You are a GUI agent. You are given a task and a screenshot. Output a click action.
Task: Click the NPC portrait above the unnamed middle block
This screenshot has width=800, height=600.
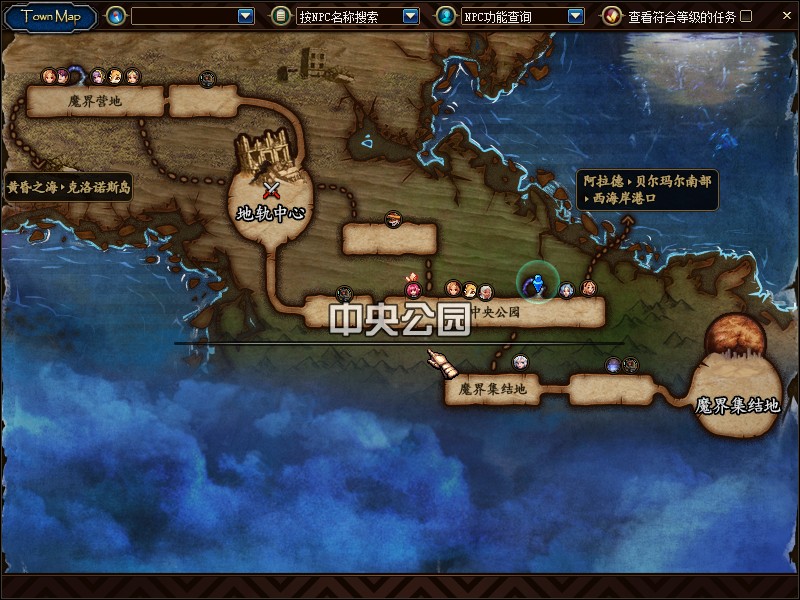(393, 218)
